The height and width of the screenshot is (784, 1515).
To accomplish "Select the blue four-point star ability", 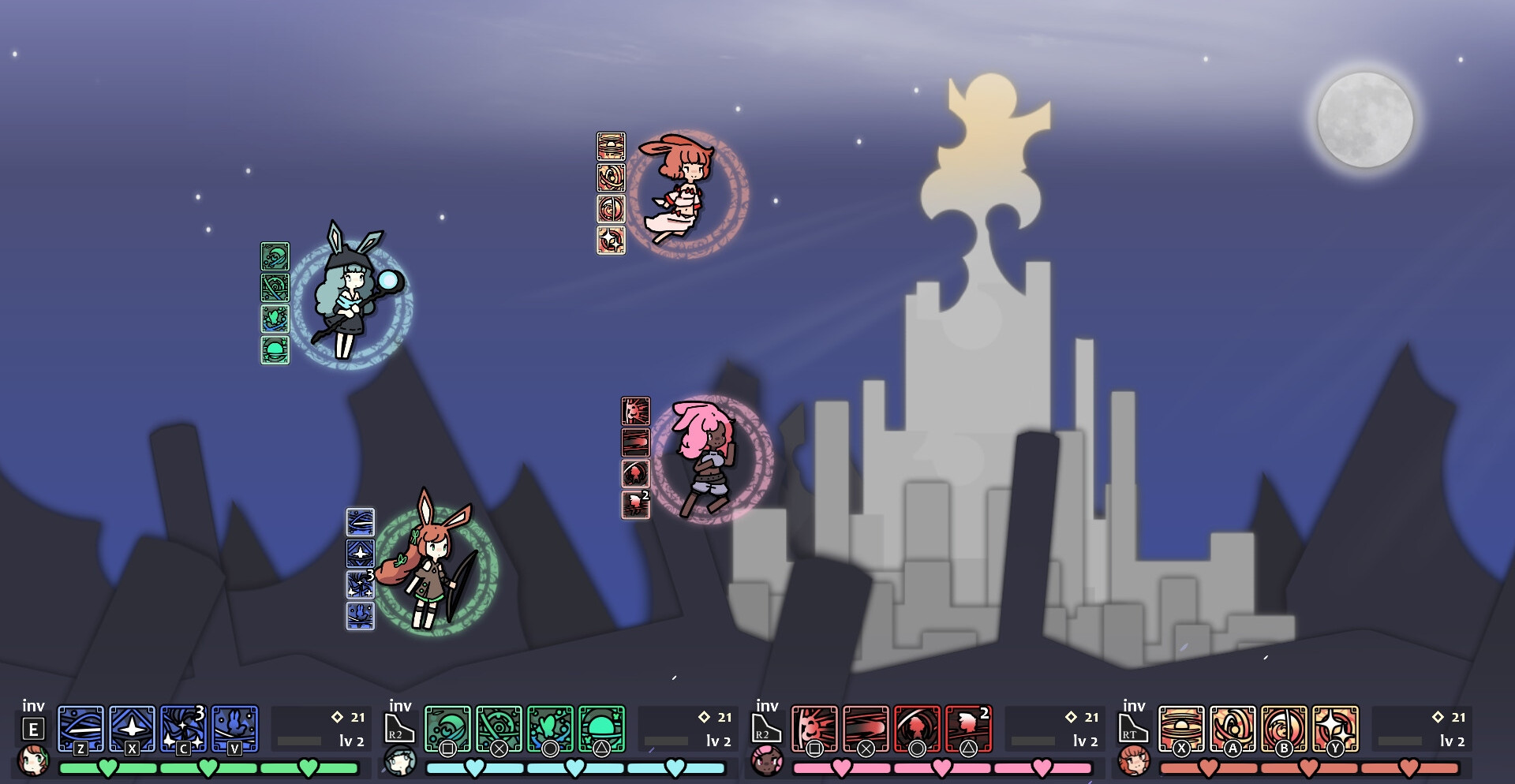I will [x=132, y=727].
